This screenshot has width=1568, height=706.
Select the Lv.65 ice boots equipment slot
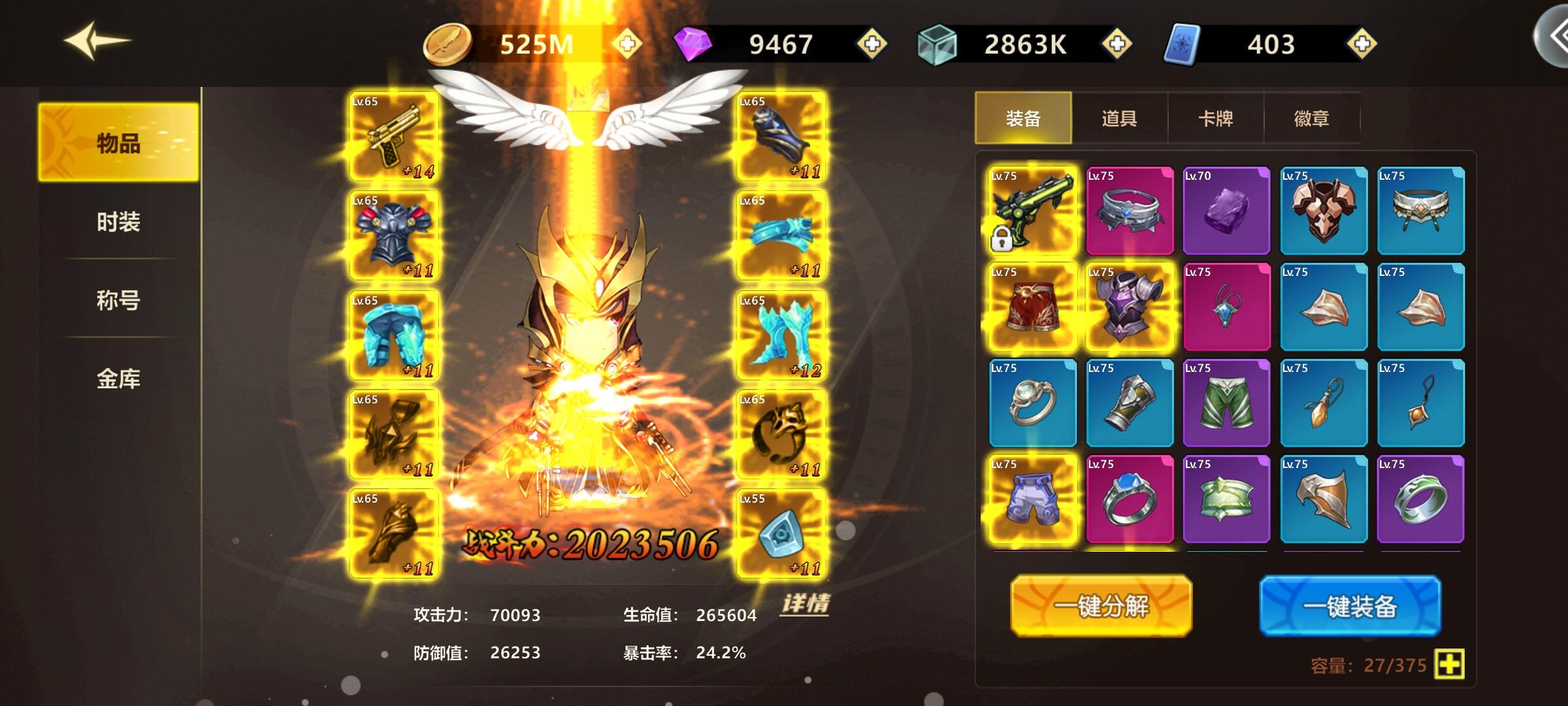tap(781, 333)
